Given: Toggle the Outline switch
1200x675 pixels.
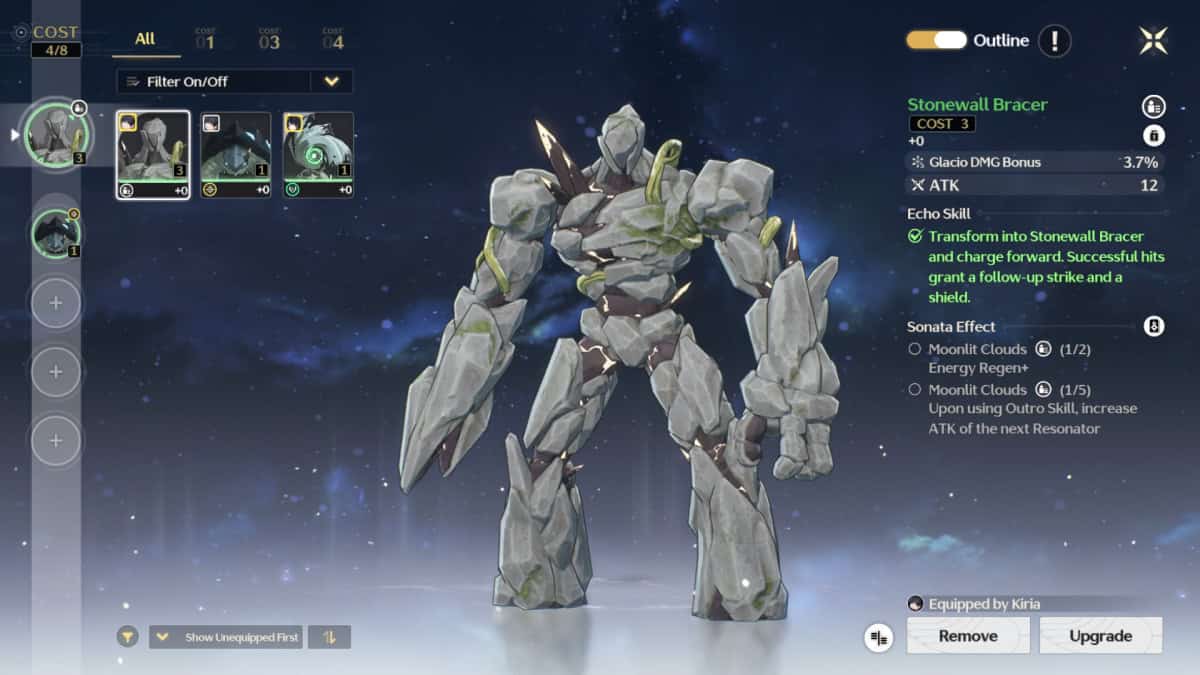Looking at the screenshot, I should pyautogui.click(x=936, y=40).
